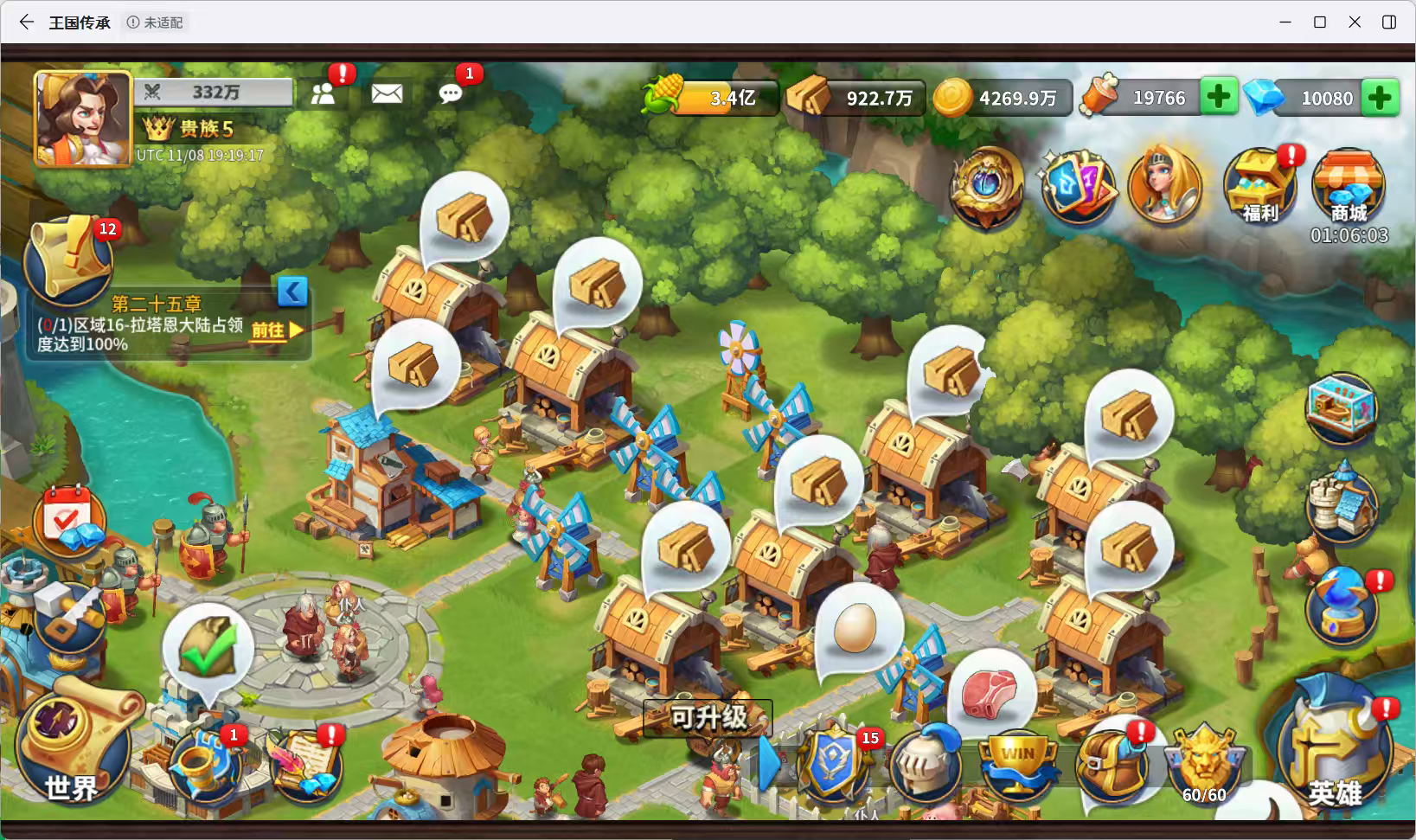Open the crystal ball icon with alert
Screen dimensions: 1416x840
click(x=1342, y=608)
